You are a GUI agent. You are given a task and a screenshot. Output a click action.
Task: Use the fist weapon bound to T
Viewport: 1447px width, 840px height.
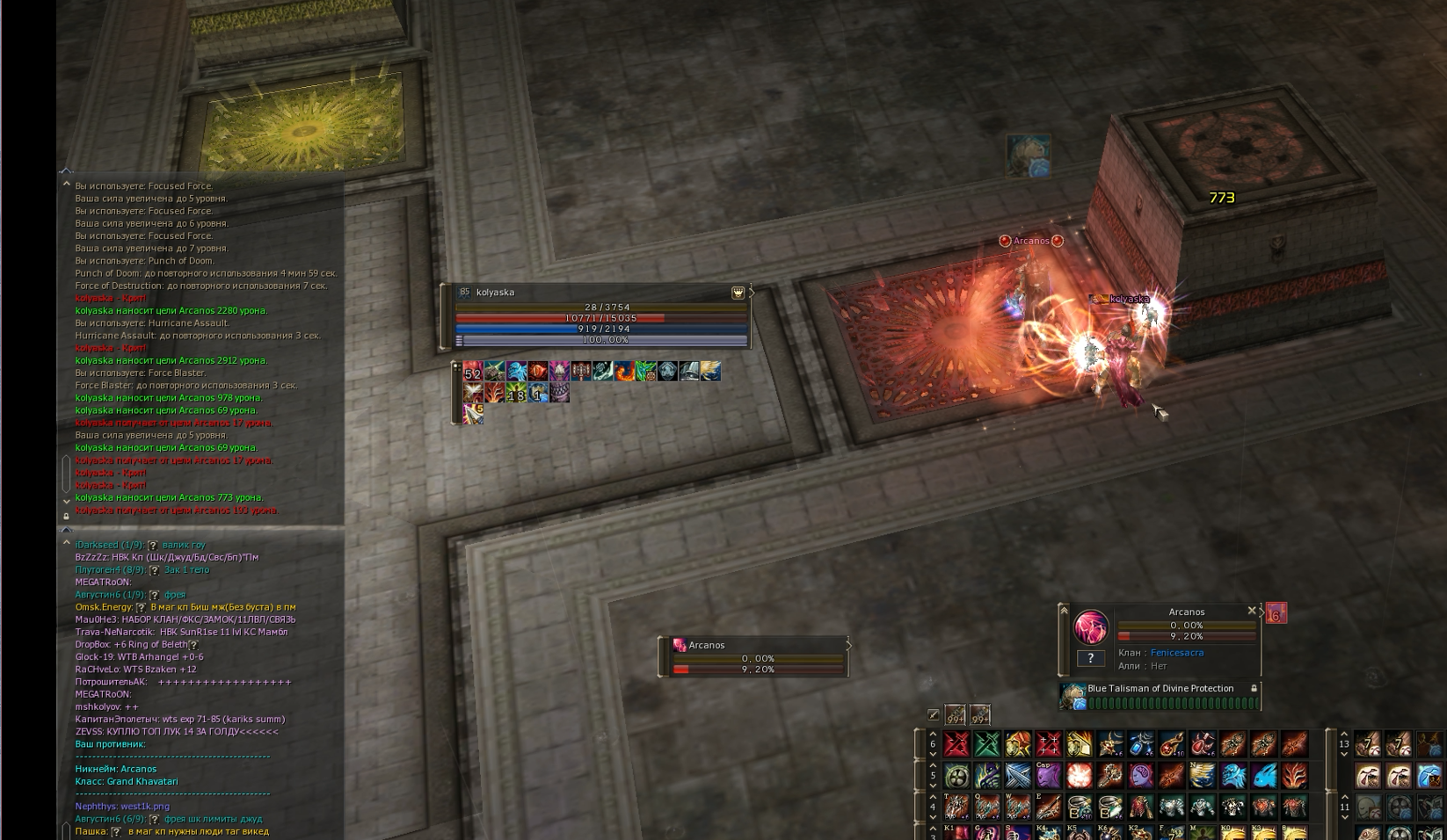(956, 807)
